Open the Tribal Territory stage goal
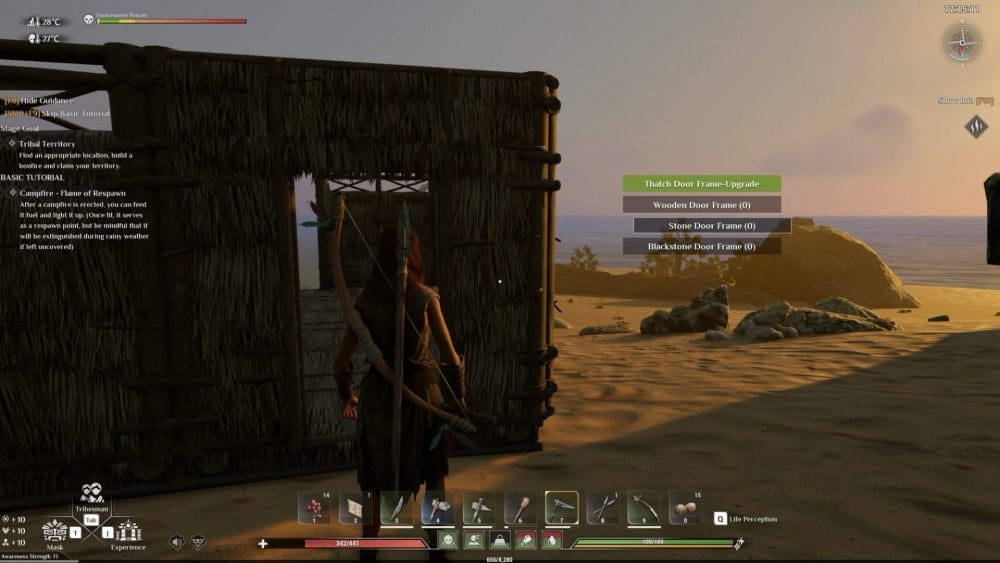 pyautogui.click(x=47, y=144)
